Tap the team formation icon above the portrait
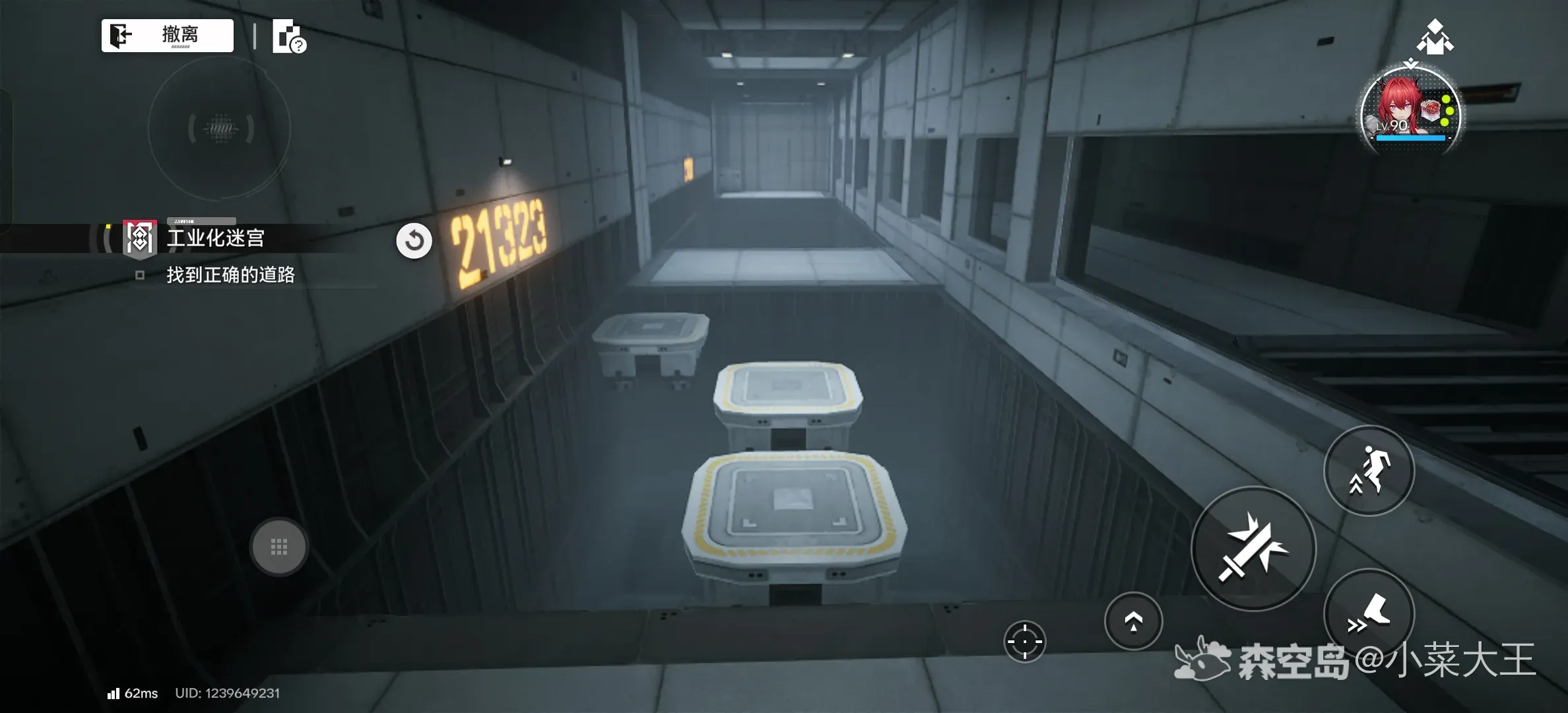Screen dimensions: 1568x713 (1435, 37)
